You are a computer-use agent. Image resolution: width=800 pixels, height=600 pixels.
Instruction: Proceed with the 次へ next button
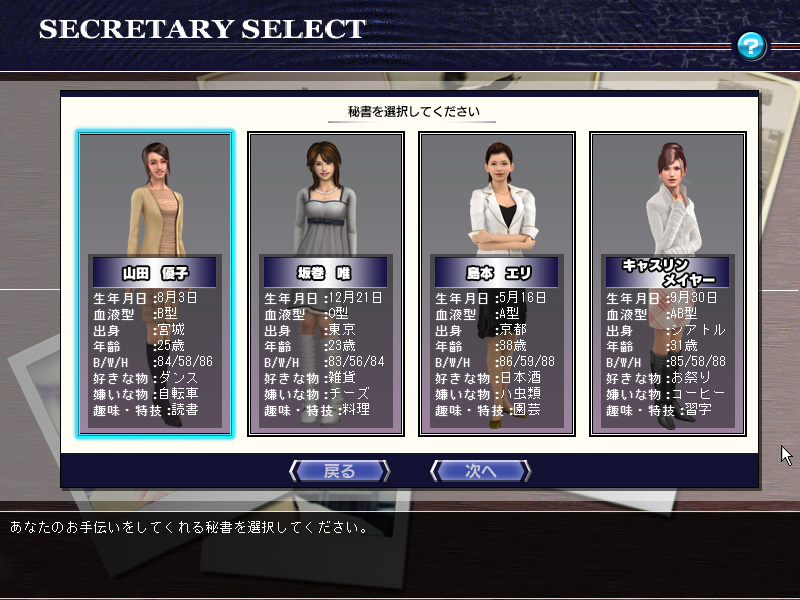pyautogui.click(x=481, y=471)
